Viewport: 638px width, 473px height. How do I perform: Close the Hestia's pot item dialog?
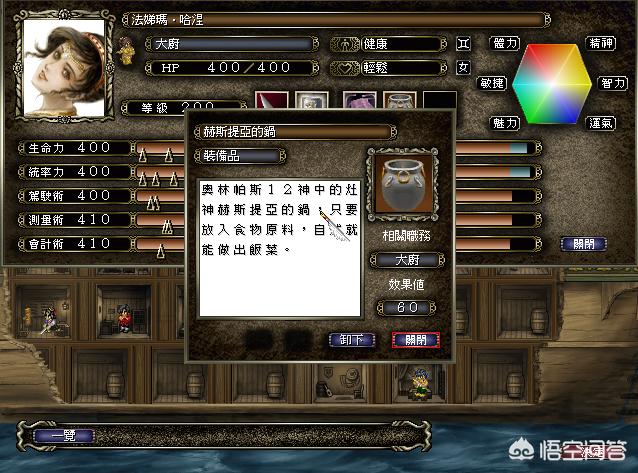[416, 339]
